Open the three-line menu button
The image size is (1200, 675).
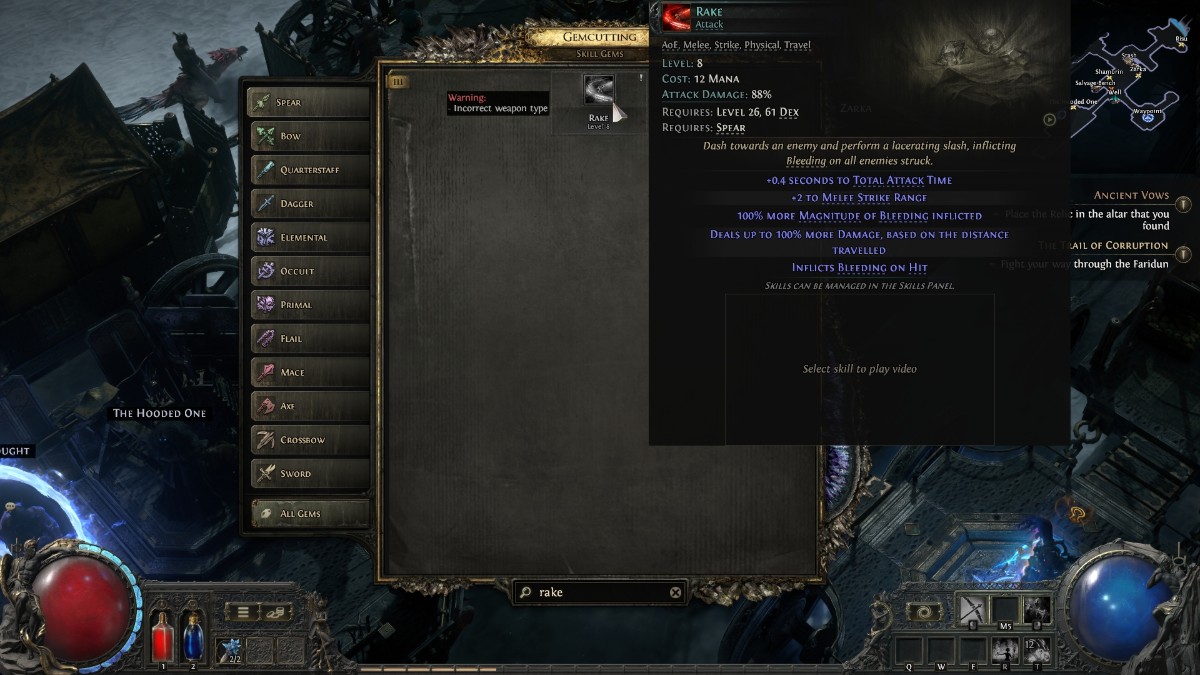point(242,612)
